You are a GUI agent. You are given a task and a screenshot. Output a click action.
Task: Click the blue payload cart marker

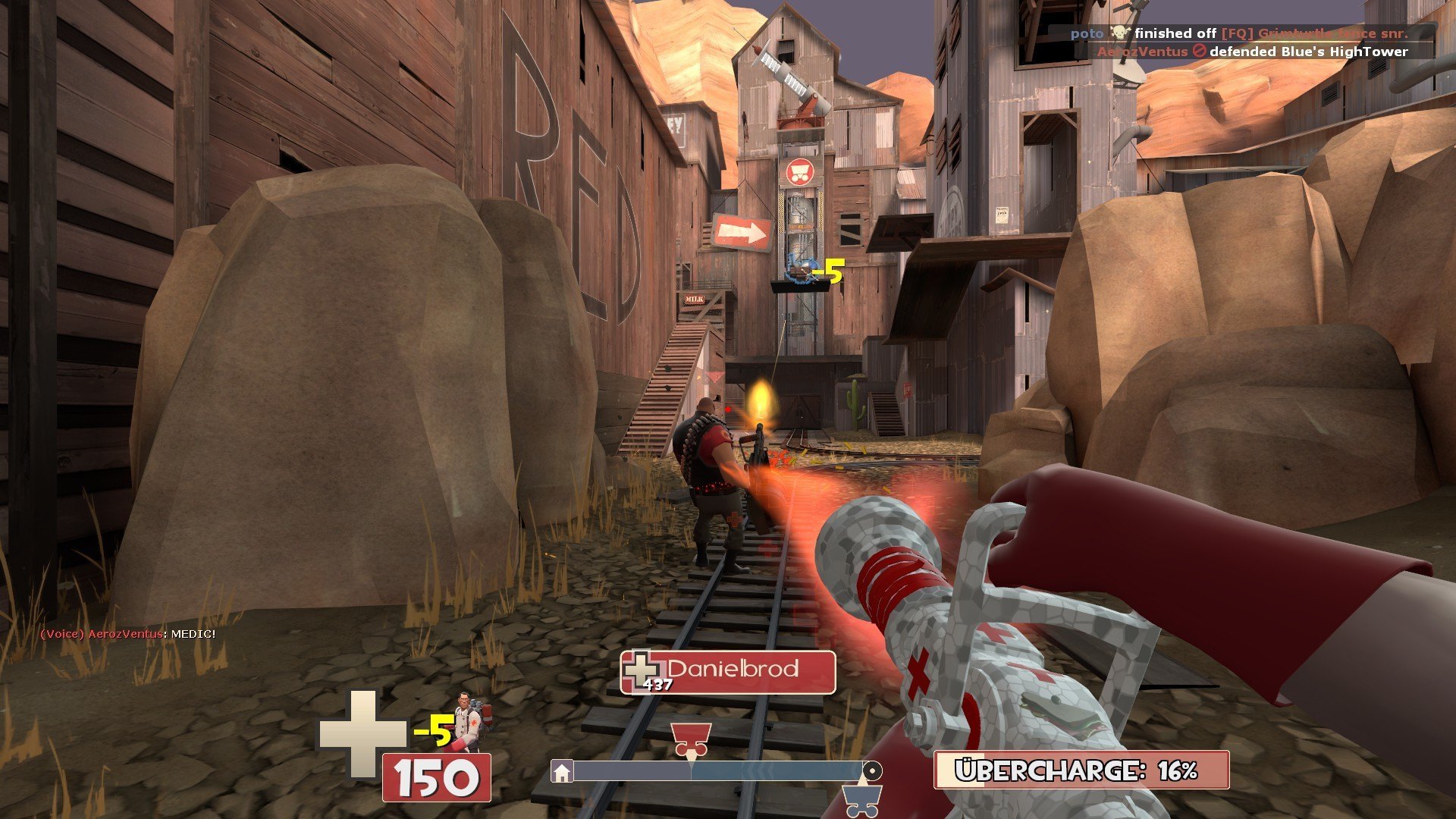[861, 799]
